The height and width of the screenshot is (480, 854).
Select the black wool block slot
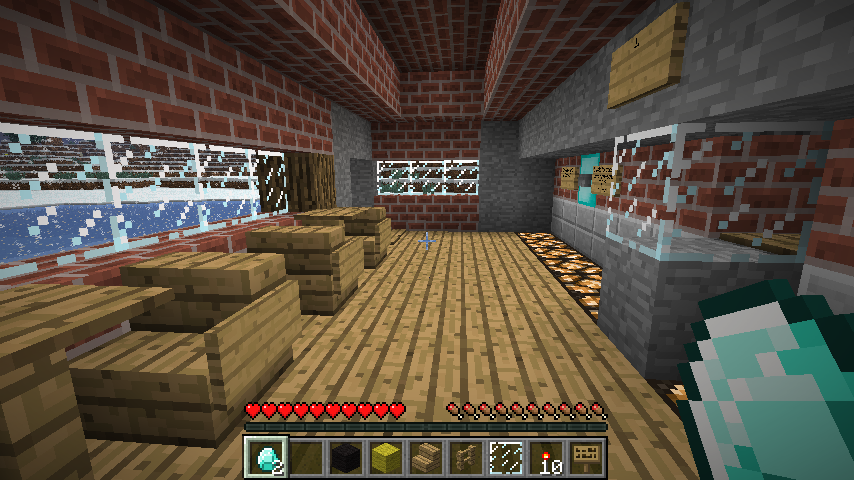coord(346,457)
